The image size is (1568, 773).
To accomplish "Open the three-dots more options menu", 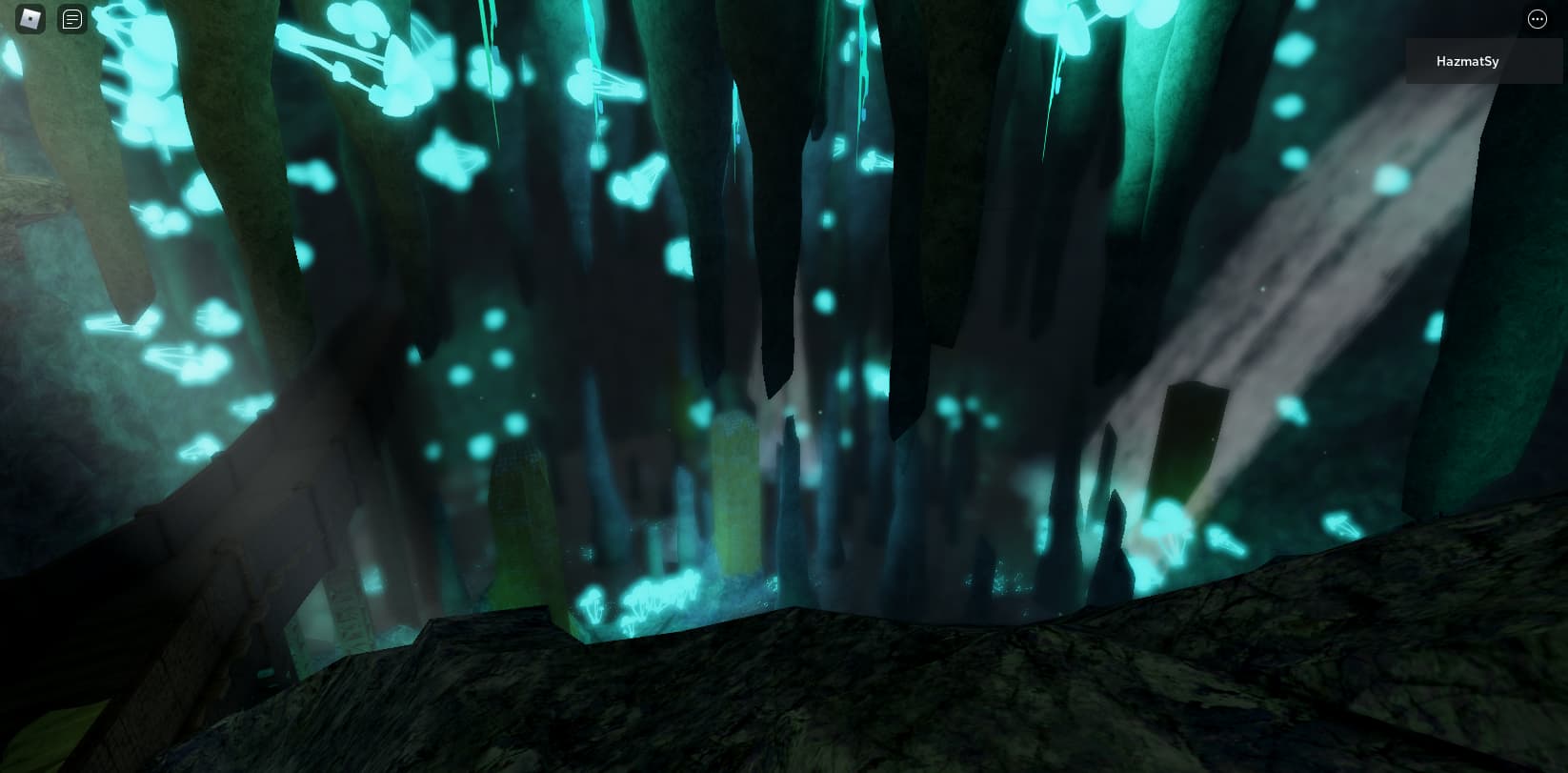I will (1537, 19).
